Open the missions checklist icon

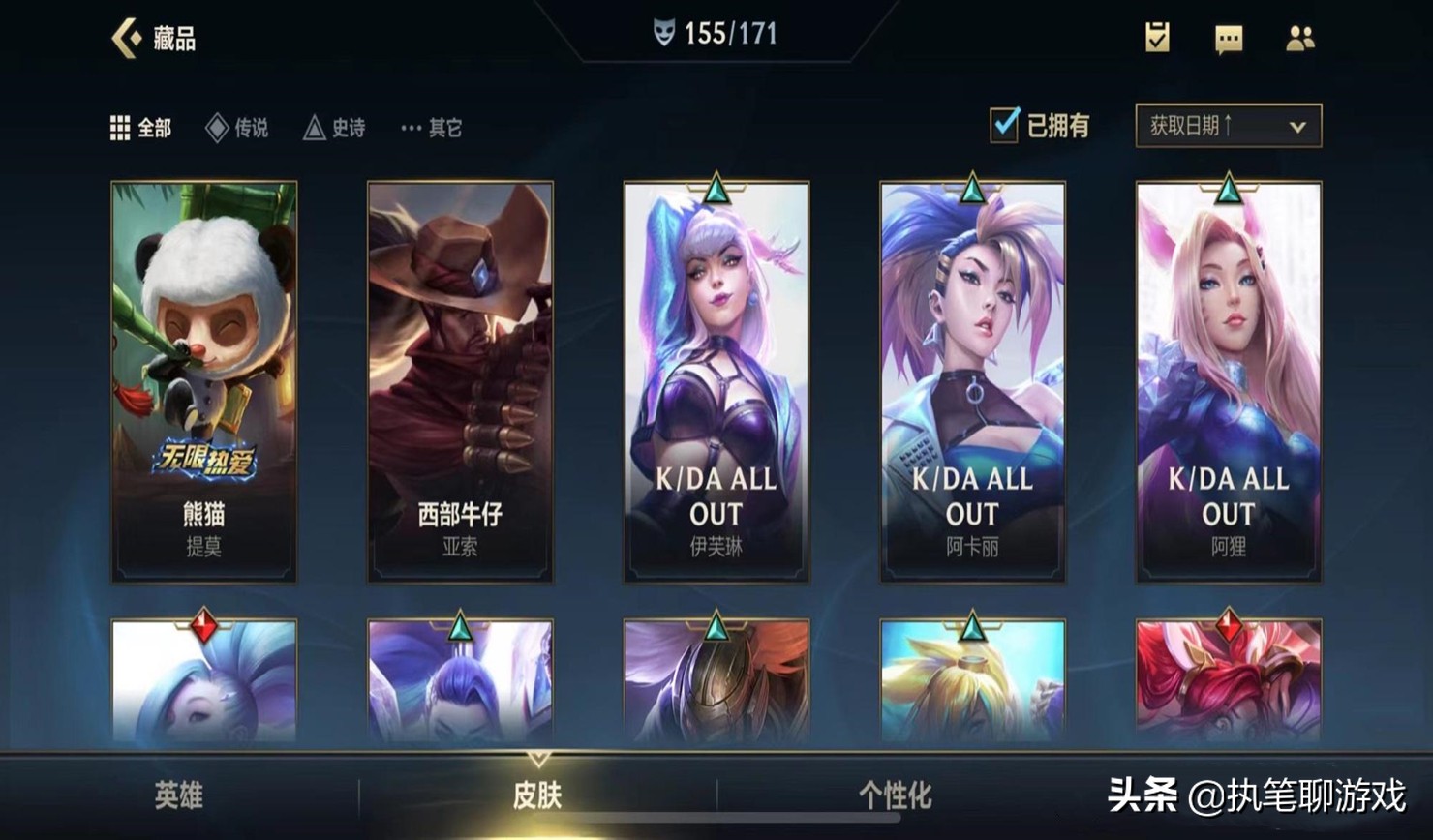(1157, 38)
